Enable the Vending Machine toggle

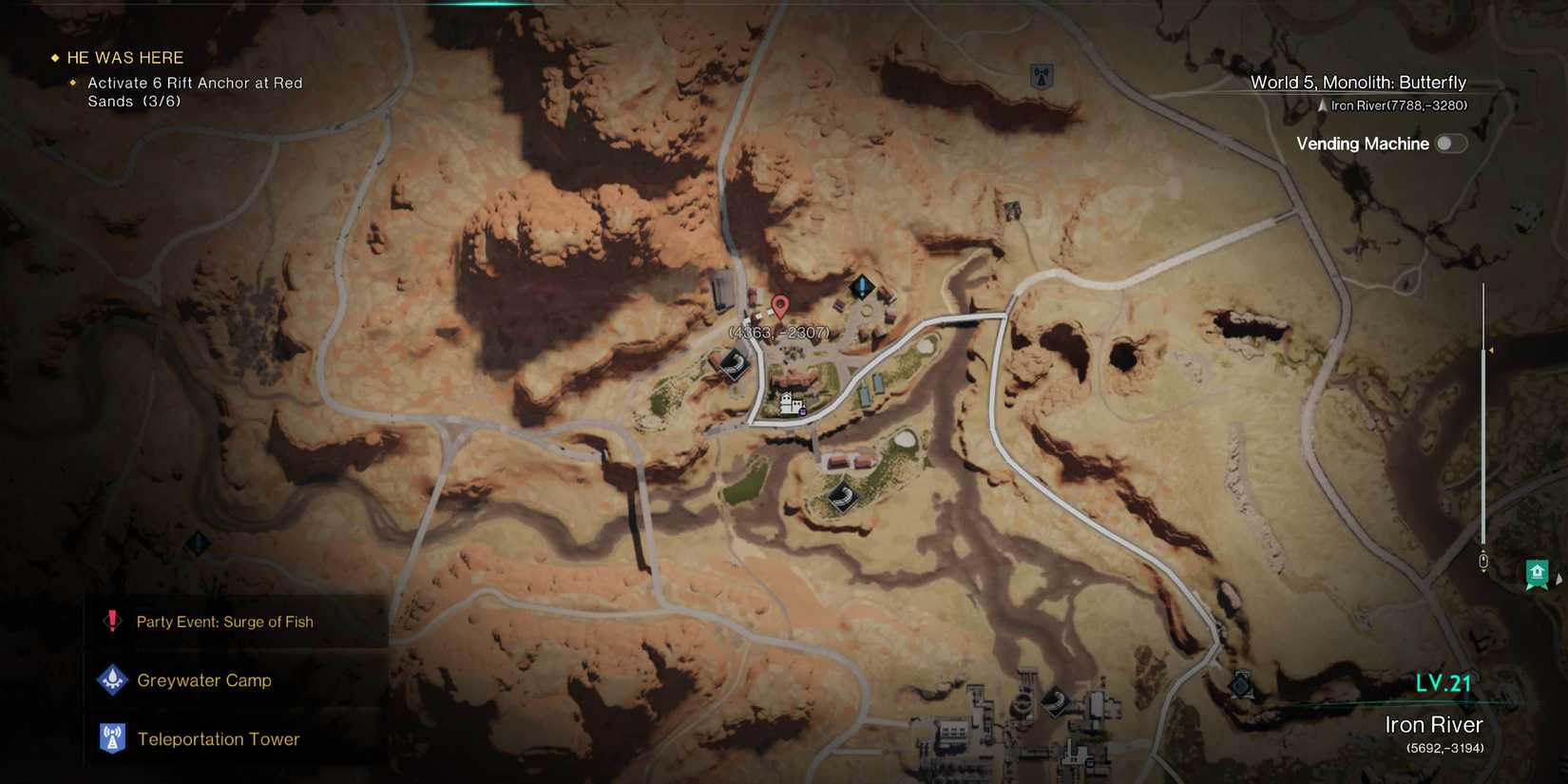pos(1450,143)
